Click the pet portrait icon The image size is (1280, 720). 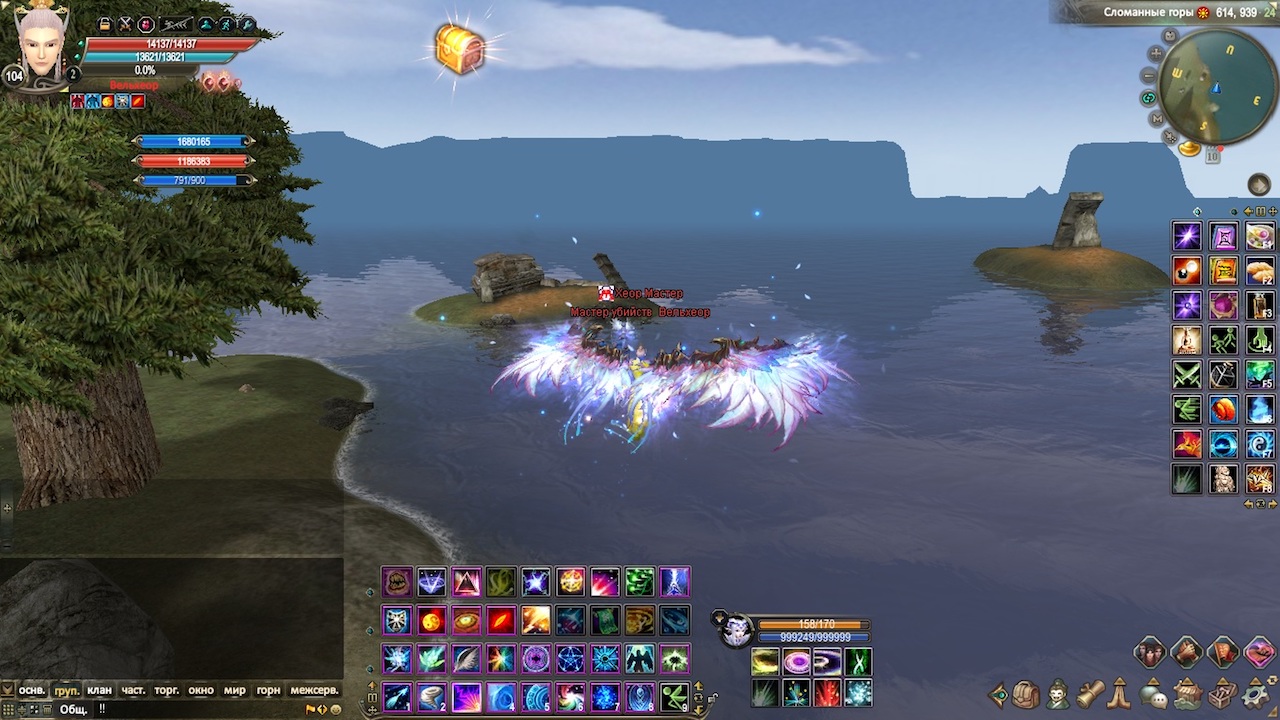[736, 630]
